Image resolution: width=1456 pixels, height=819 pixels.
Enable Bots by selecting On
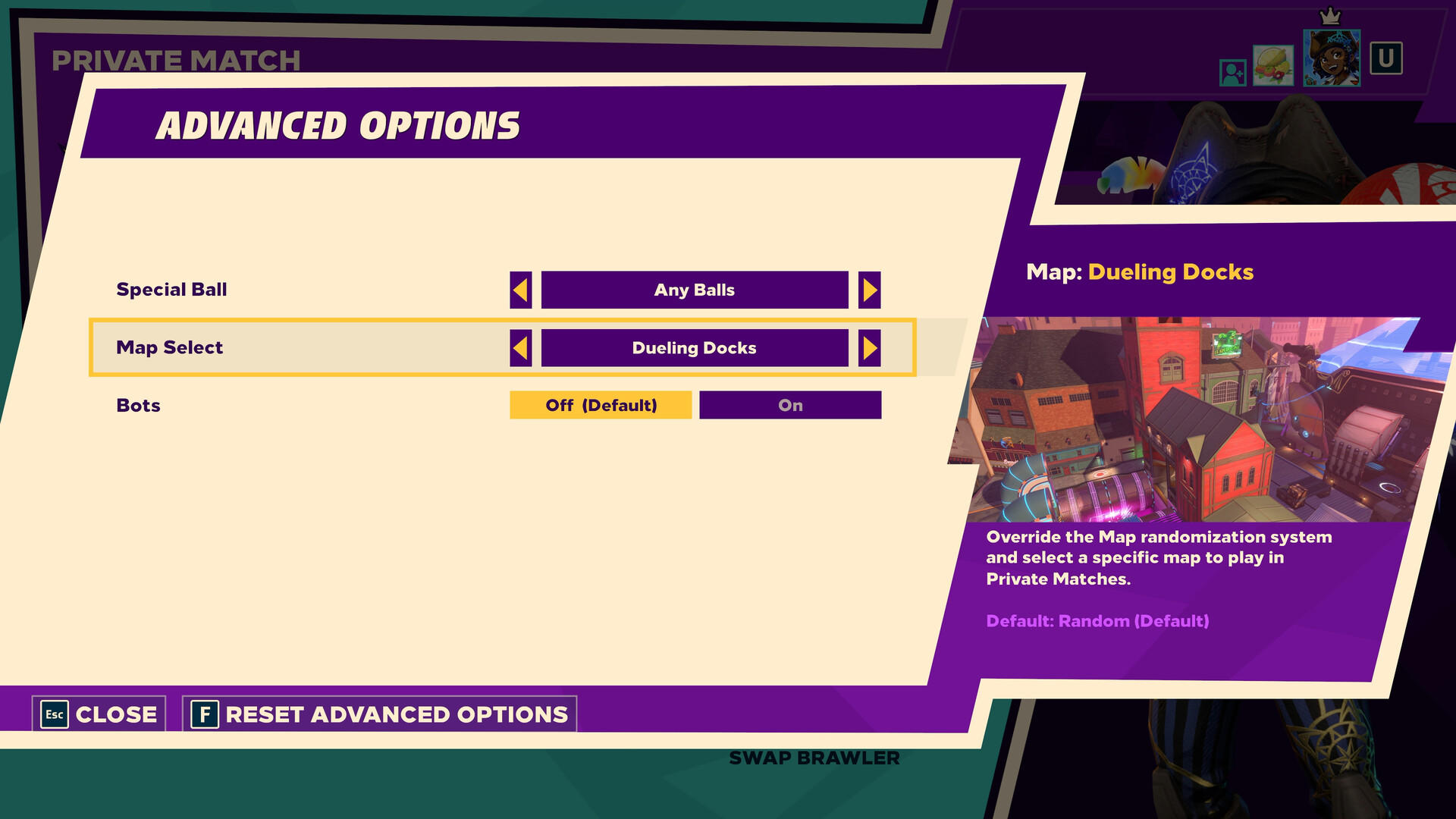pyautogui.click(x=789, y=405)
